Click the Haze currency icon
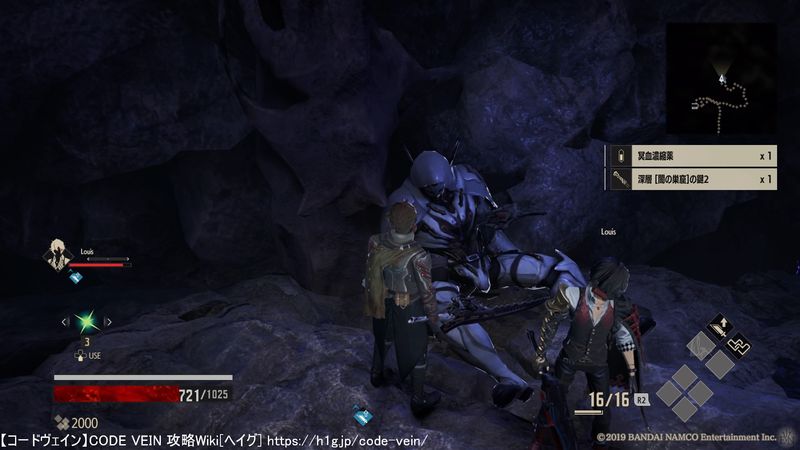 coord(61,423)
